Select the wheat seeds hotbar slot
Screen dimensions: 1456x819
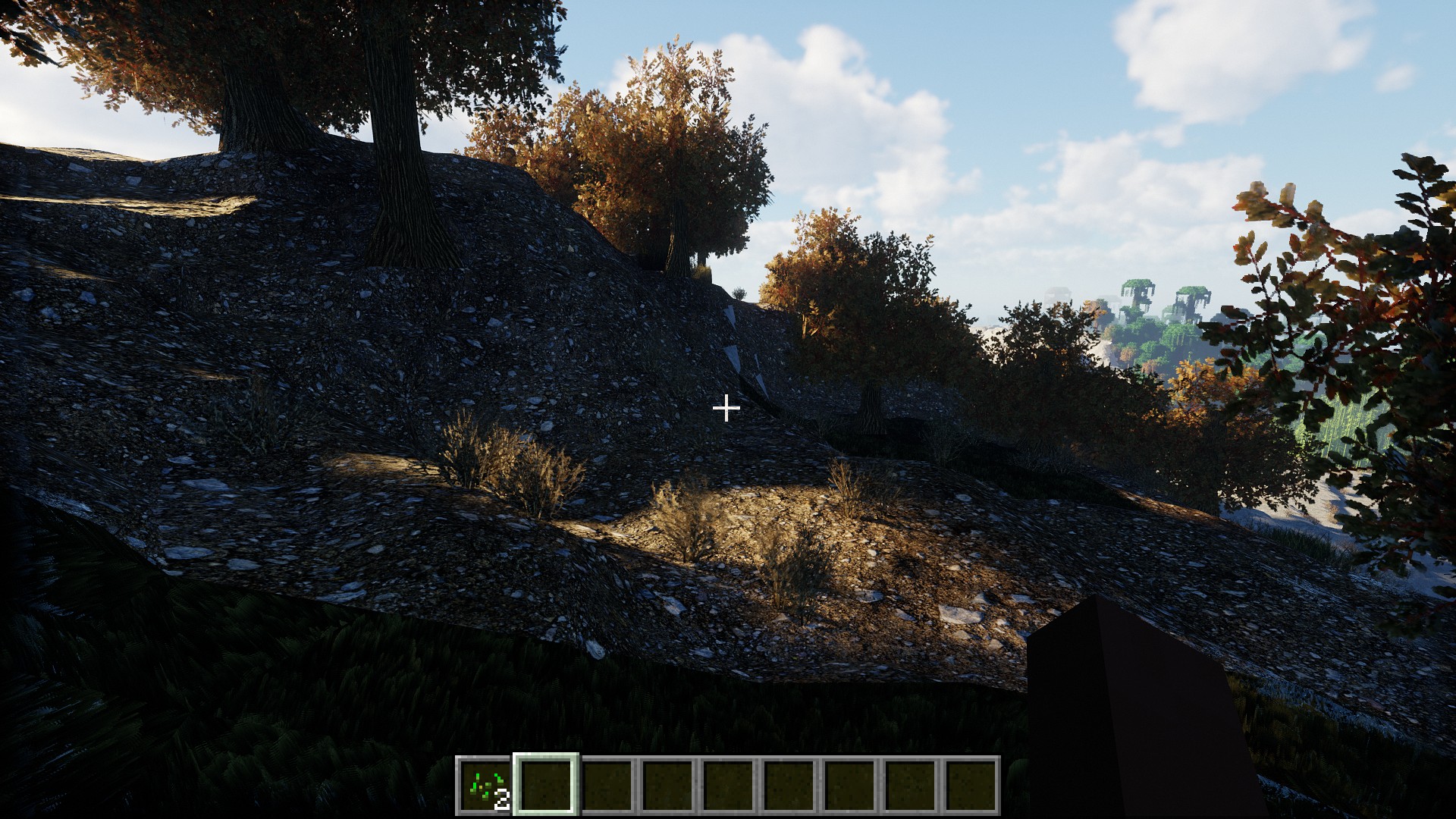coord(485,785)
